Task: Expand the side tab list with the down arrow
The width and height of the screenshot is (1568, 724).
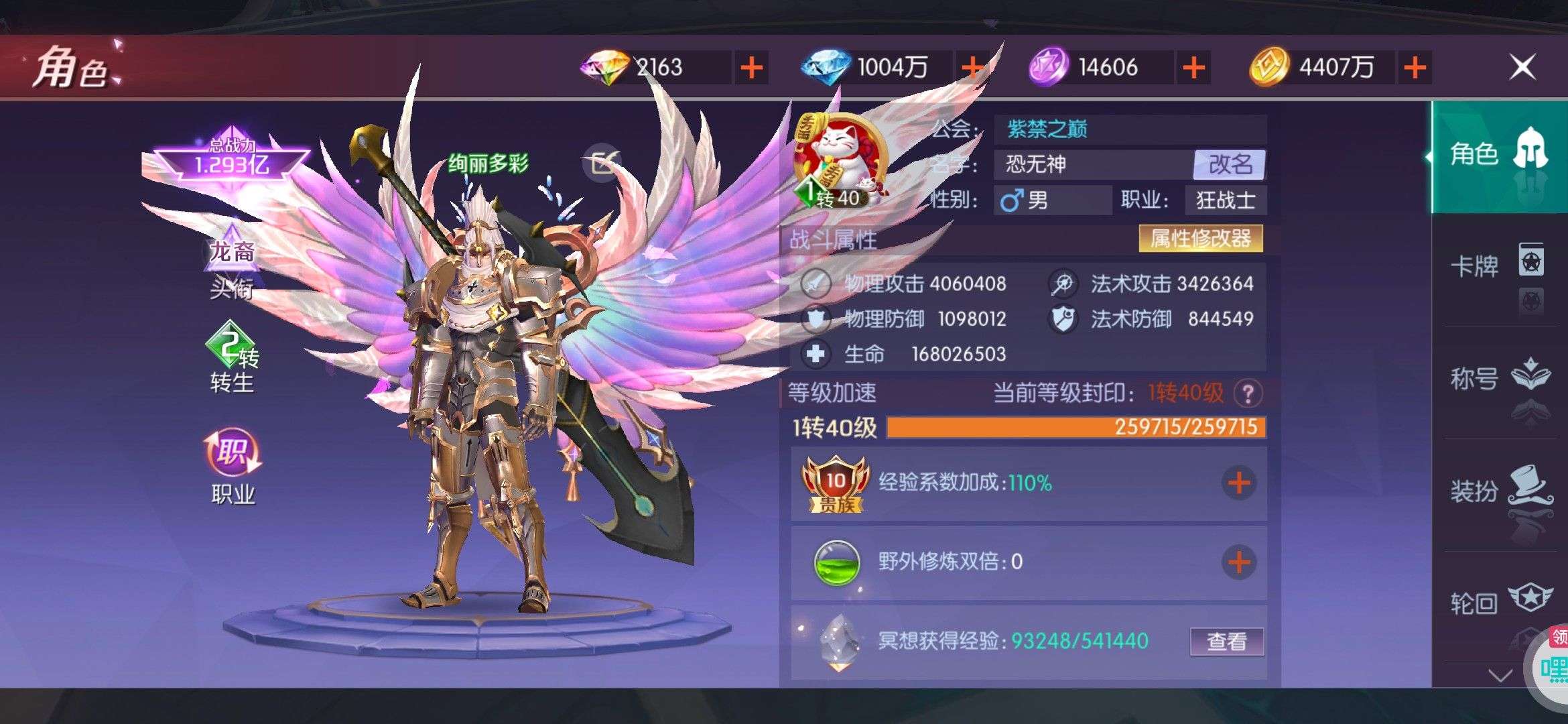Action: pyautogui.click(x=1500, y=674)
